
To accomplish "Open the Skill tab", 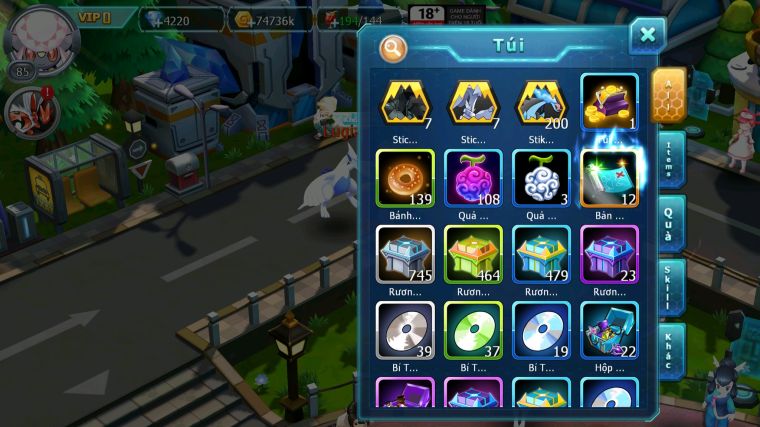I will tap(670, 287).
